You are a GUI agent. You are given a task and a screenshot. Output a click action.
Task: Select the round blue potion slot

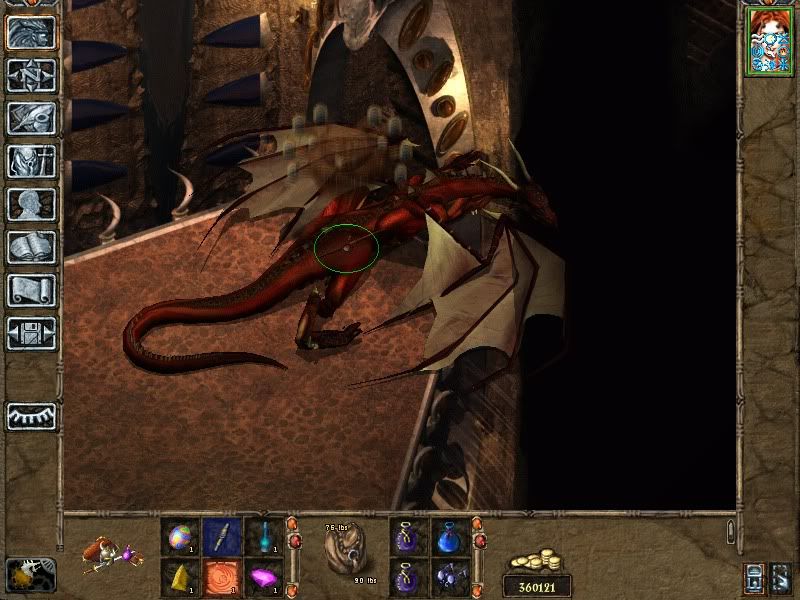pos(450,535)
